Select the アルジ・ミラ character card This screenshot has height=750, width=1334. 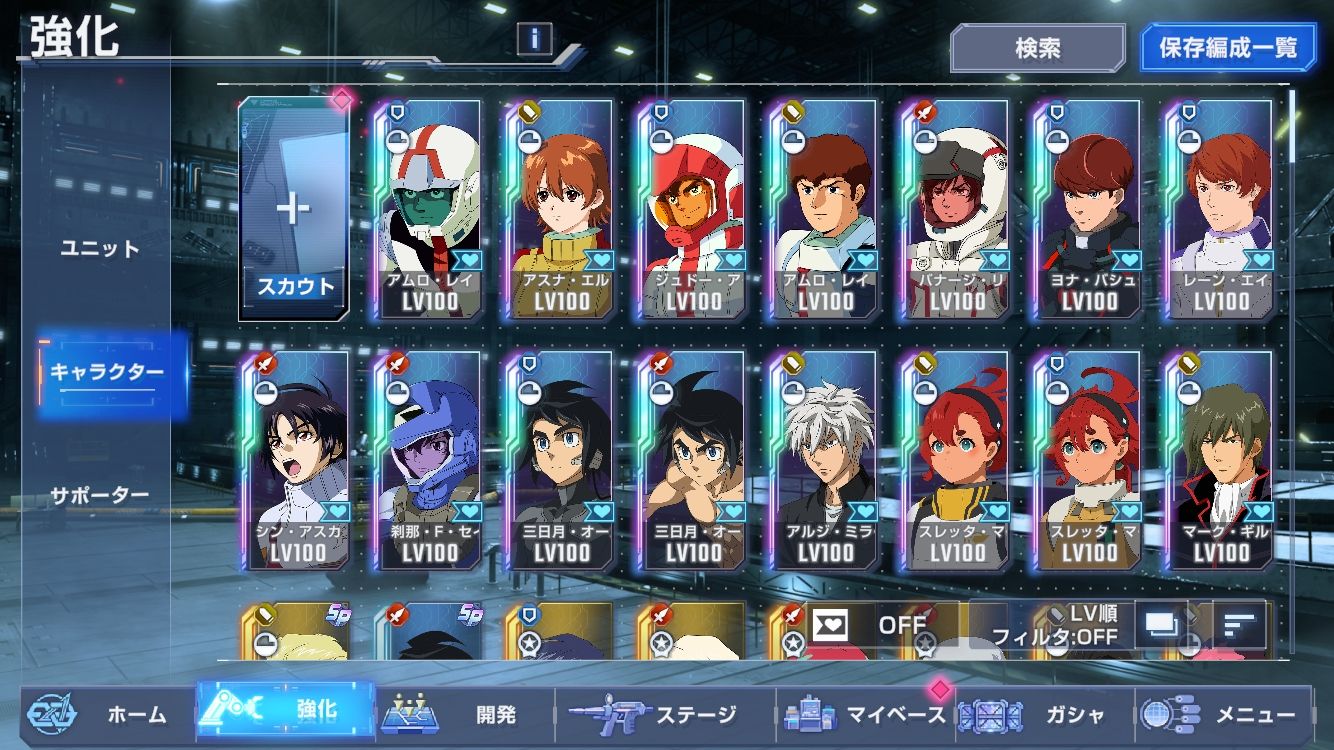click(x=825, y=460)
